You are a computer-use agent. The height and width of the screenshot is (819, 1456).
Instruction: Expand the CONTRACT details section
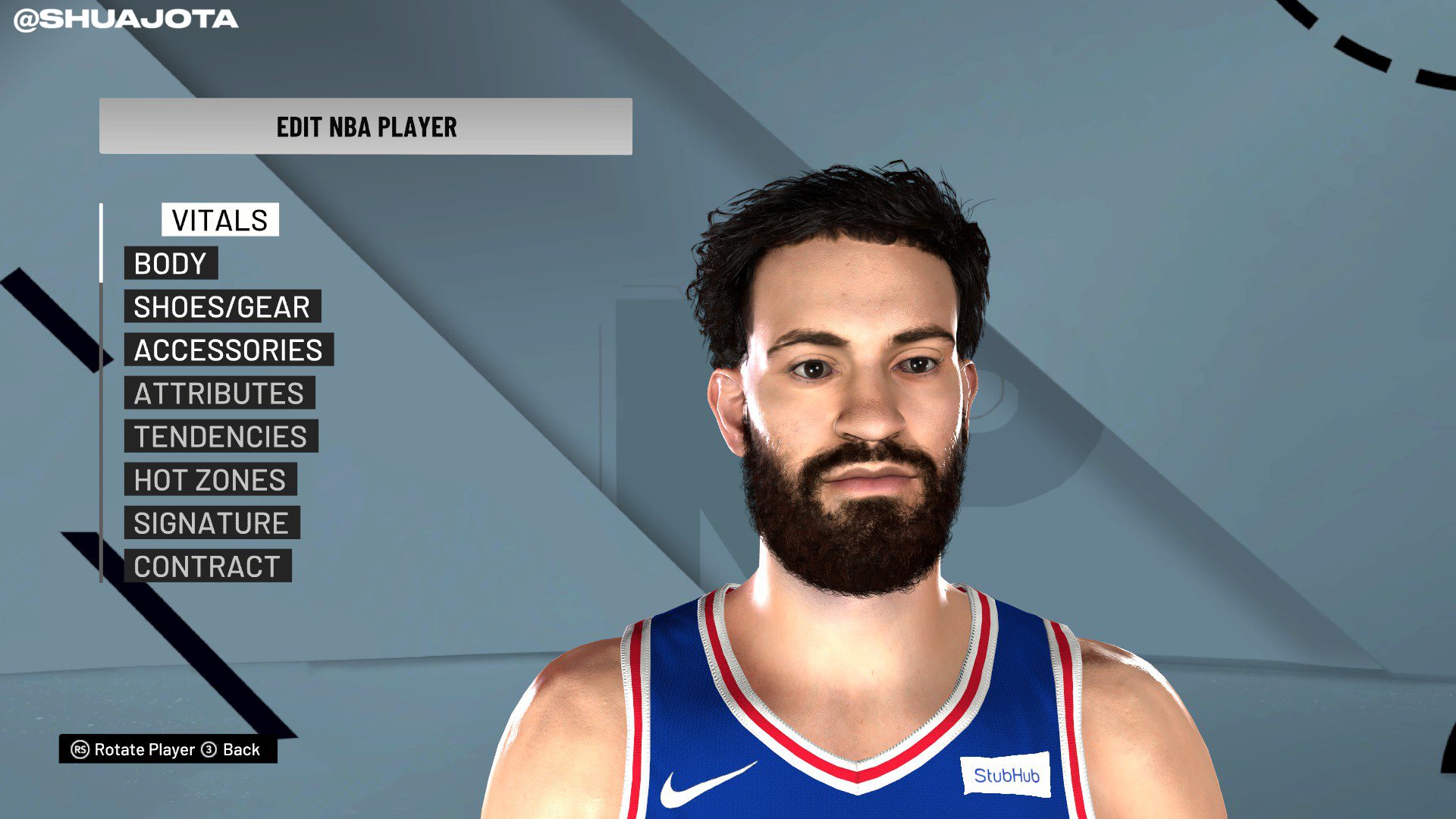(208, 566)
